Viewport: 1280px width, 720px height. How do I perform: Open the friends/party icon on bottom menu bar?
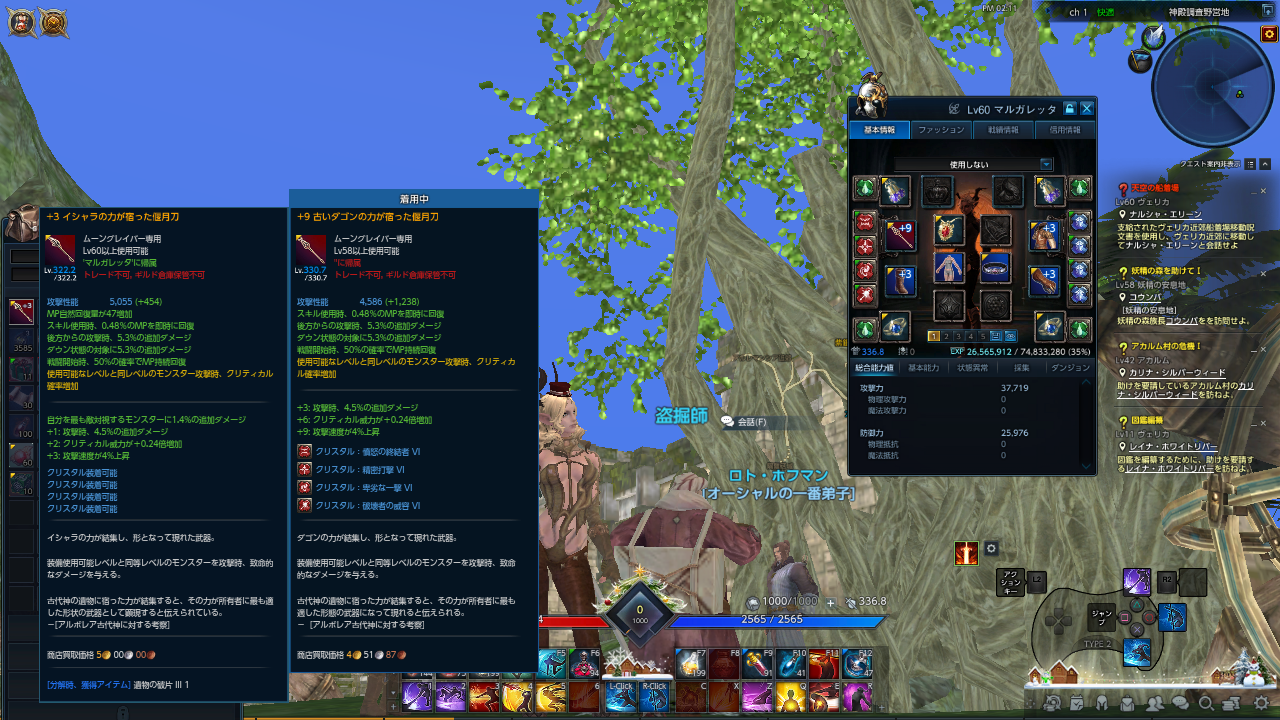click(1155, 703)
